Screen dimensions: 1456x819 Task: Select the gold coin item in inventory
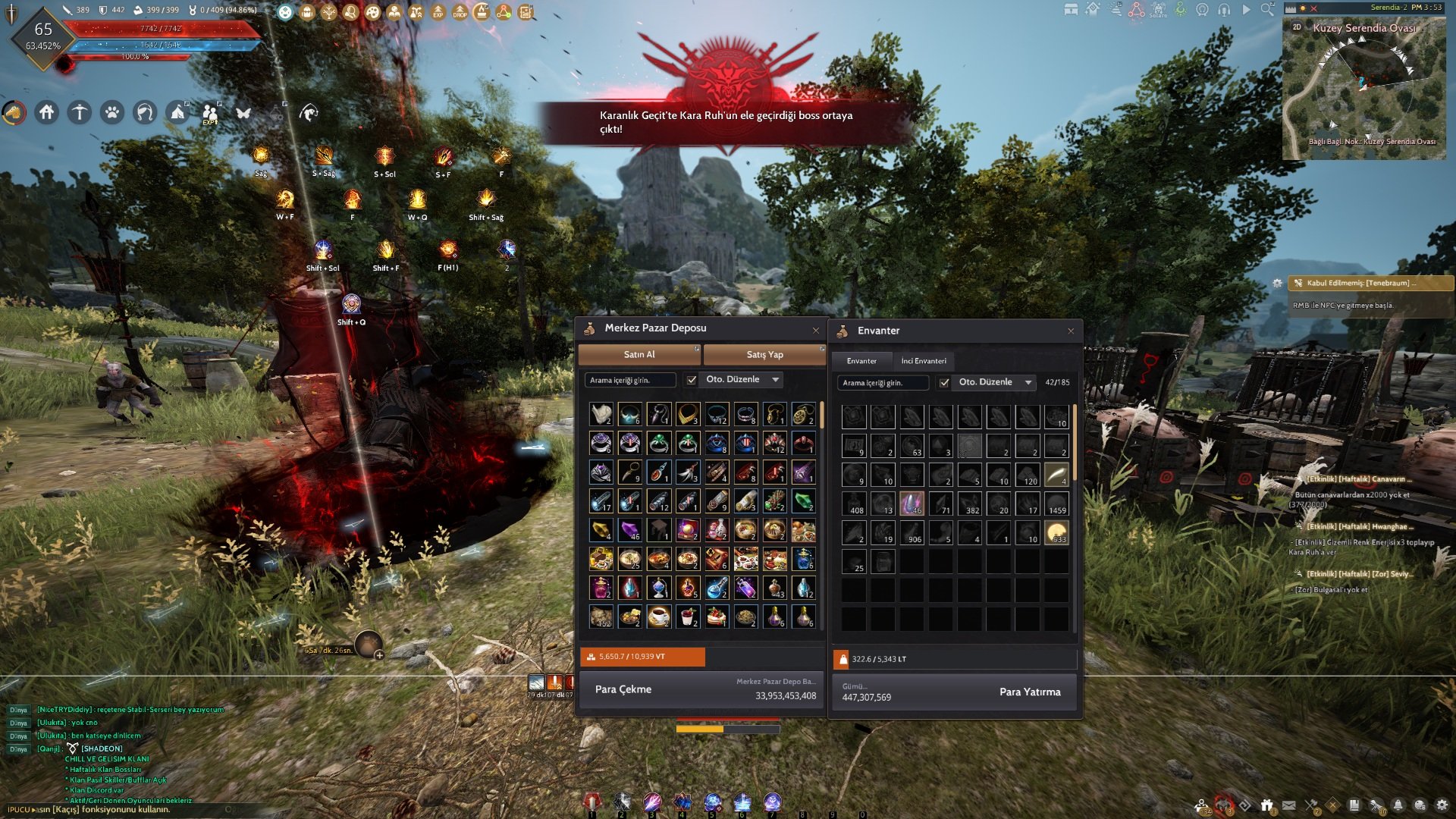(x=1056, y=533)
